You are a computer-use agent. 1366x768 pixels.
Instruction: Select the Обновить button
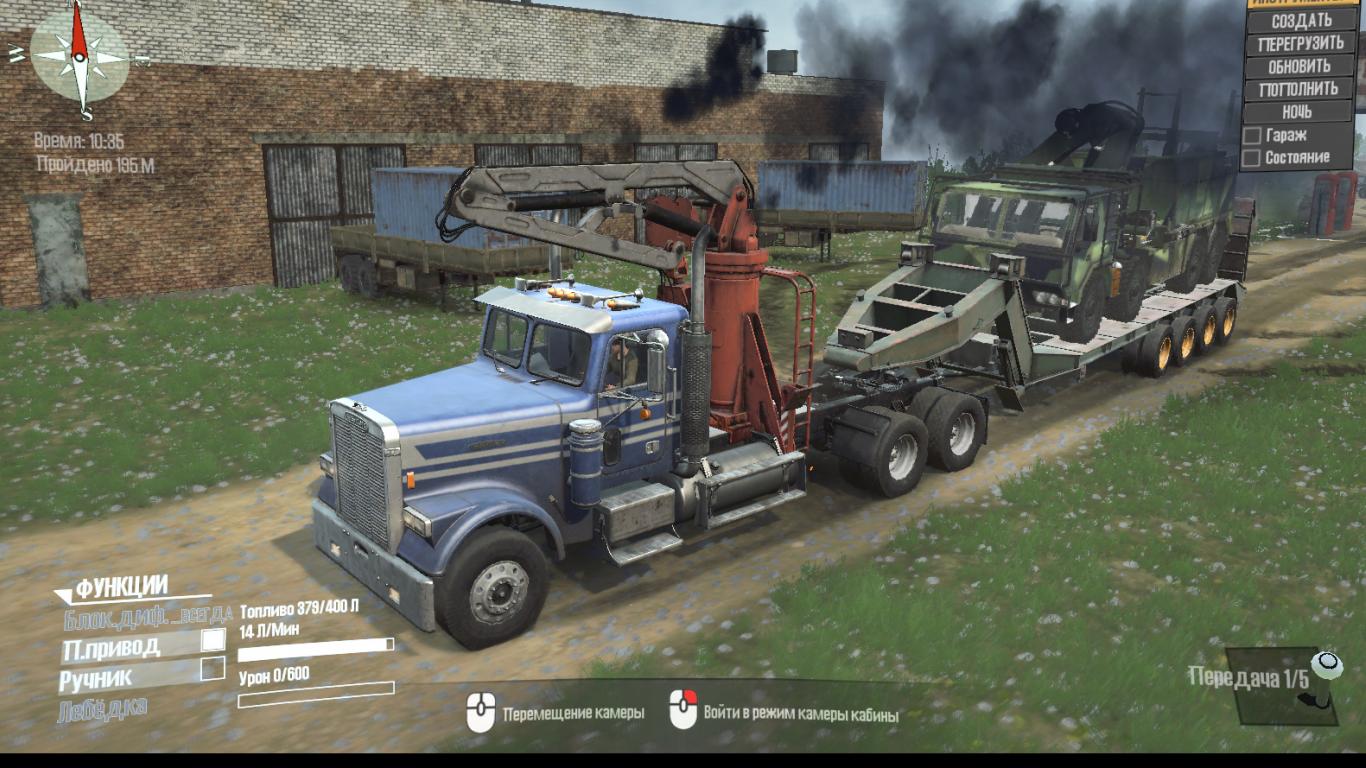click(x=1300, y=67)
